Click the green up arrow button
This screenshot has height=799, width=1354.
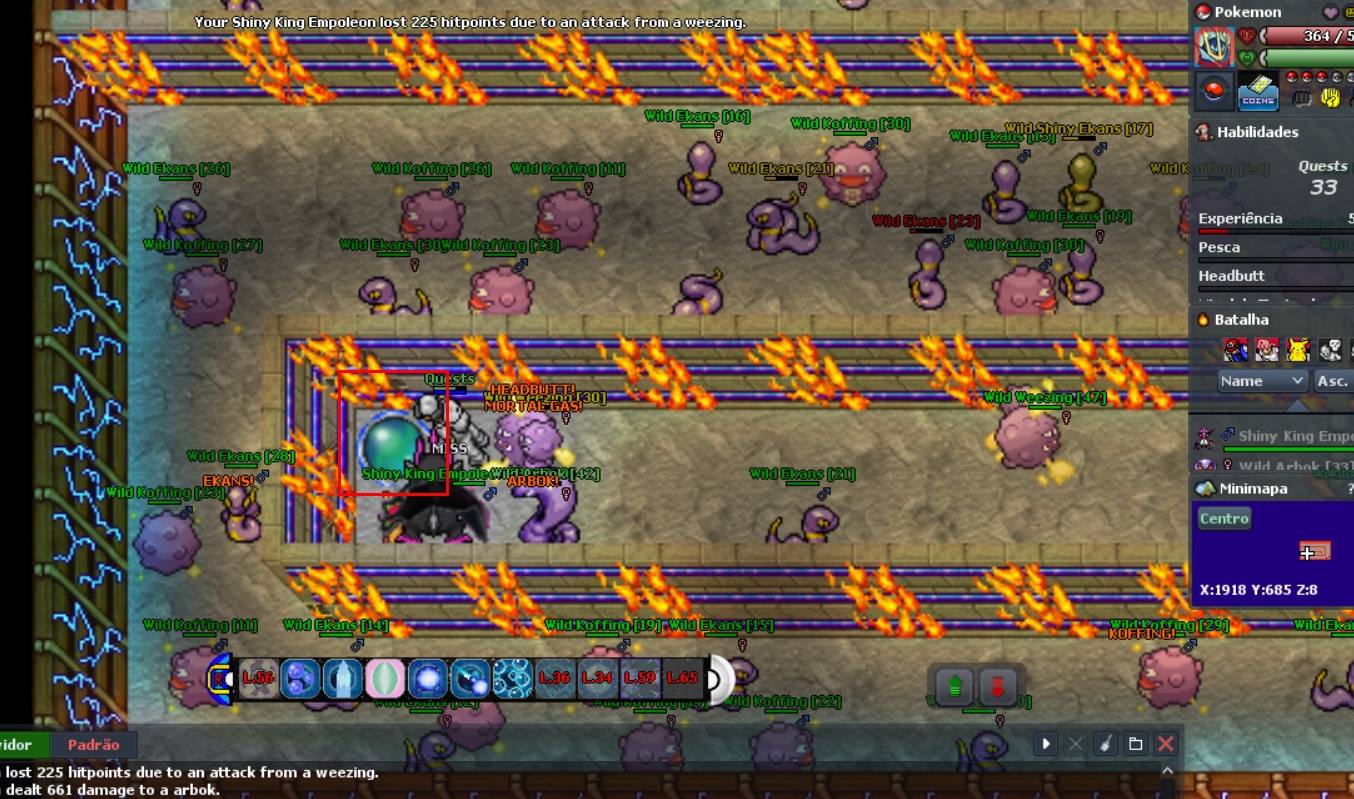[955, 686]
